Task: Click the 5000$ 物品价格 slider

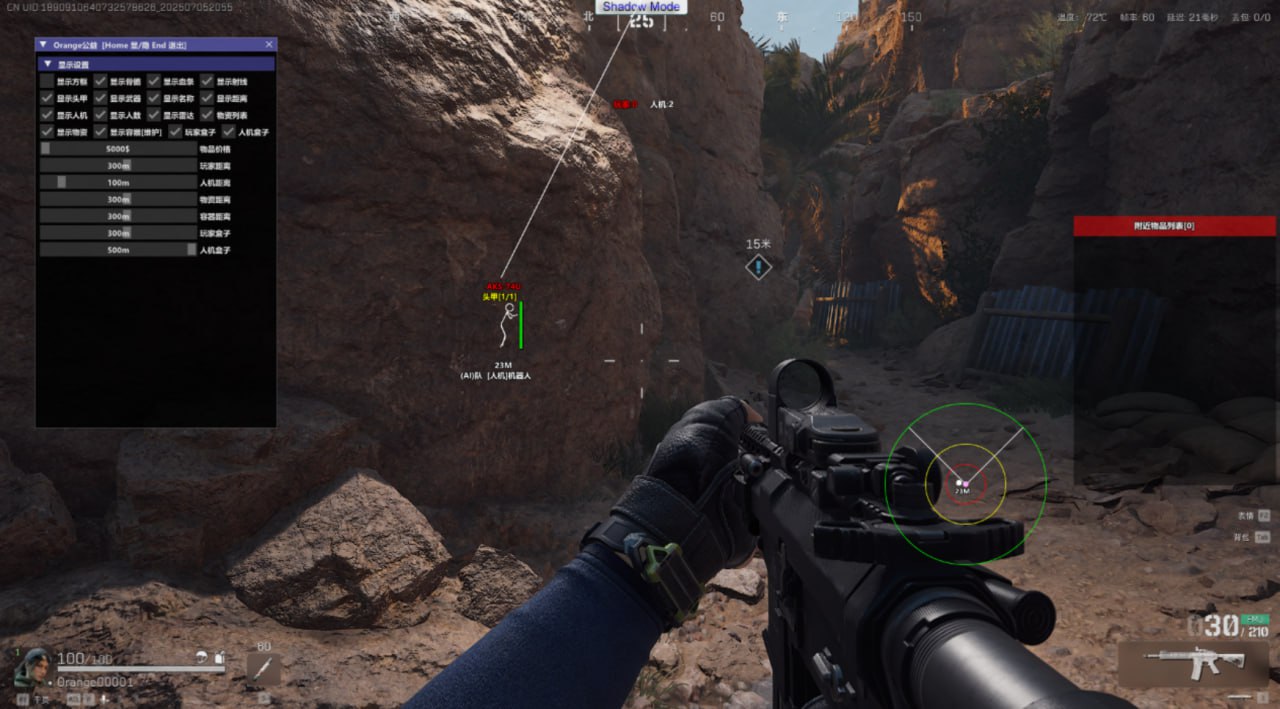Action: (x=118, y=149)
